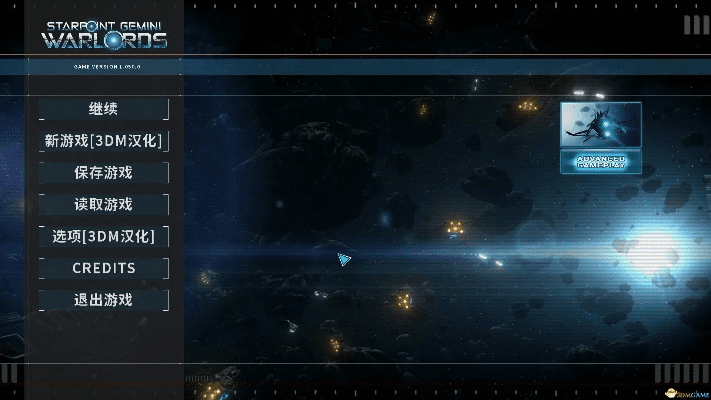Click 退出游戏 to exit the game

pos(103,300)
